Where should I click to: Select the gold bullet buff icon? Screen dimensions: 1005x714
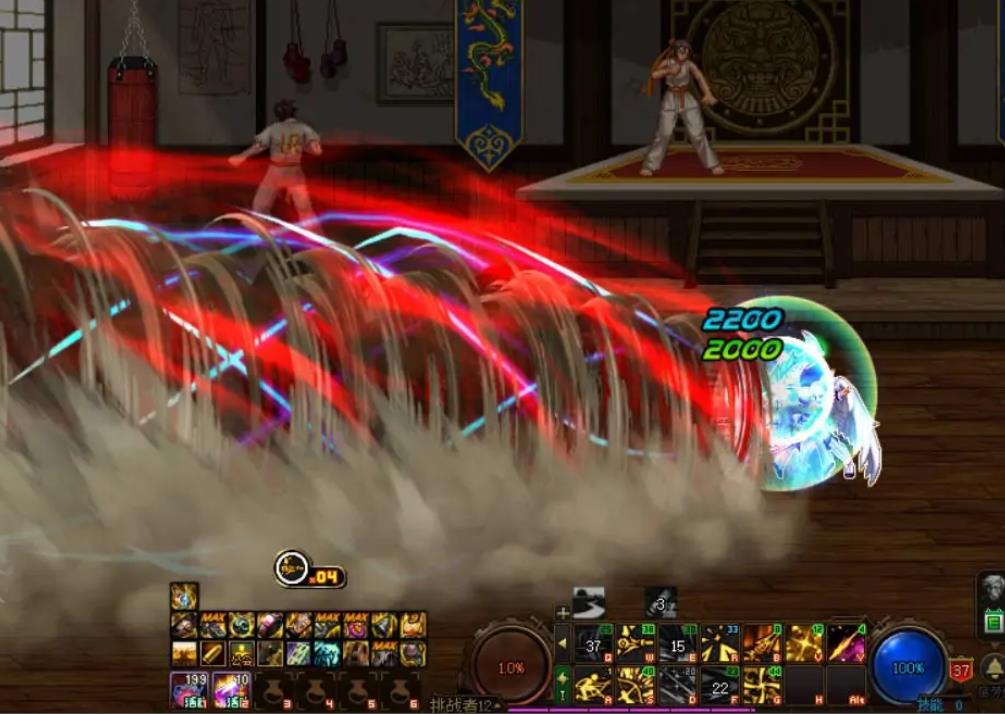tap(213, 653)
